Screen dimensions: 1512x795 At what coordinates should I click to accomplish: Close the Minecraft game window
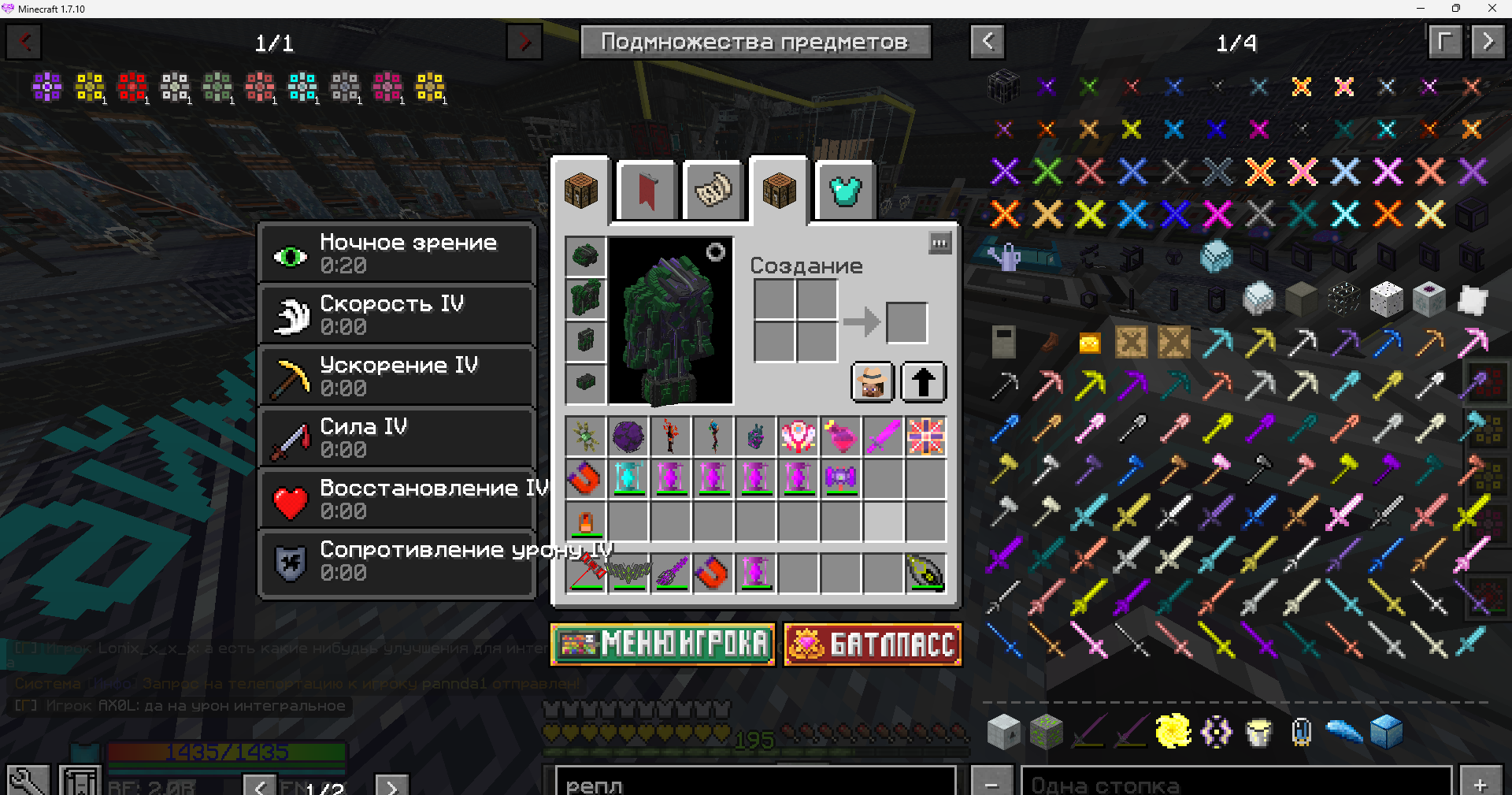click(x=1492, y=9)
